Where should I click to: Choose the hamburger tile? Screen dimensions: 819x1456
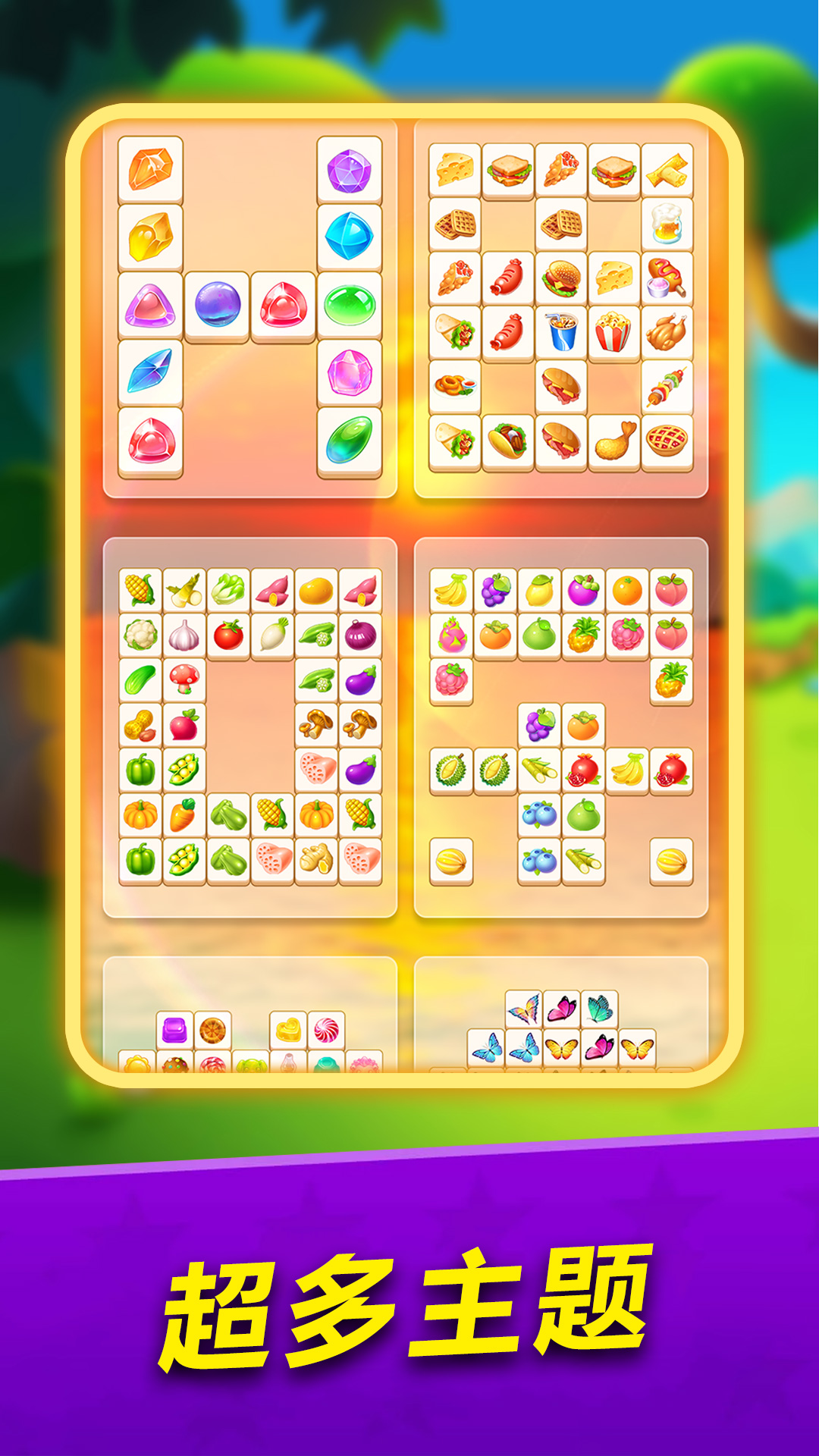coord(561,278)
